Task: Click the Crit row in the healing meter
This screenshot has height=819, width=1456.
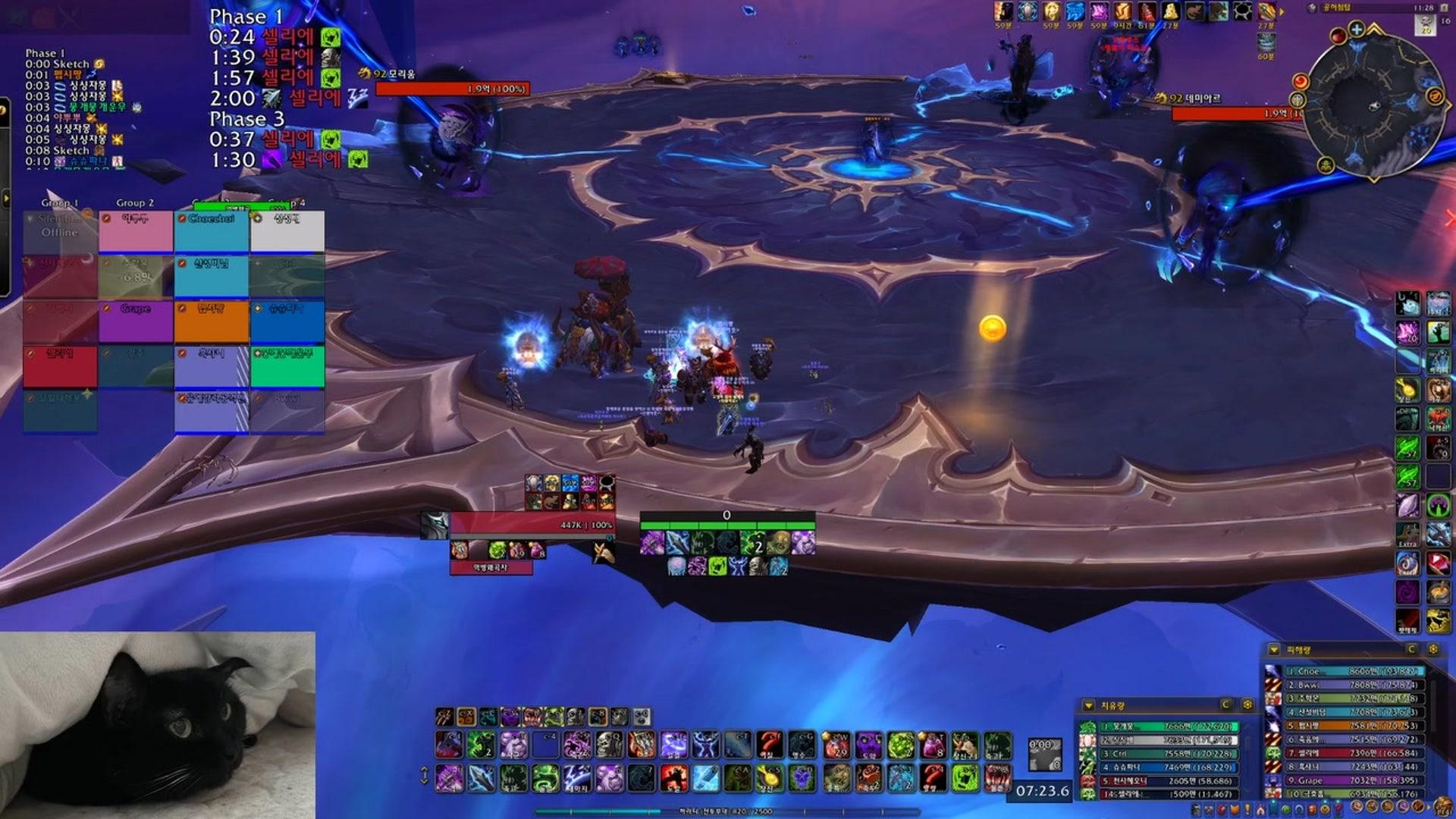Action: coord(1168,754)
